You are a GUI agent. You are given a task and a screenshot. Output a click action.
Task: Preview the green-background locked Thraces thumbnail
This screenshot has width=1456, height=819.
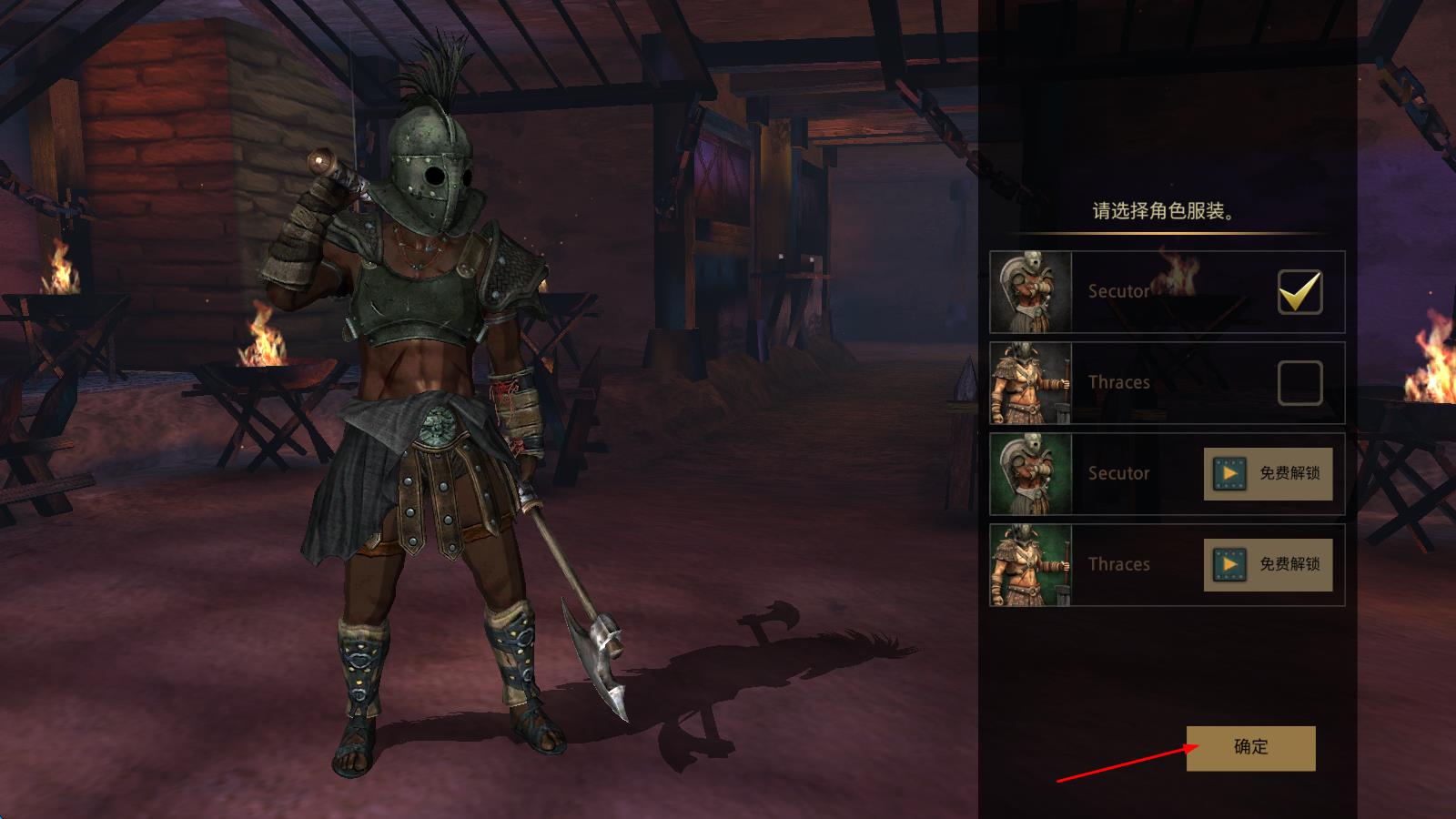1031,565
